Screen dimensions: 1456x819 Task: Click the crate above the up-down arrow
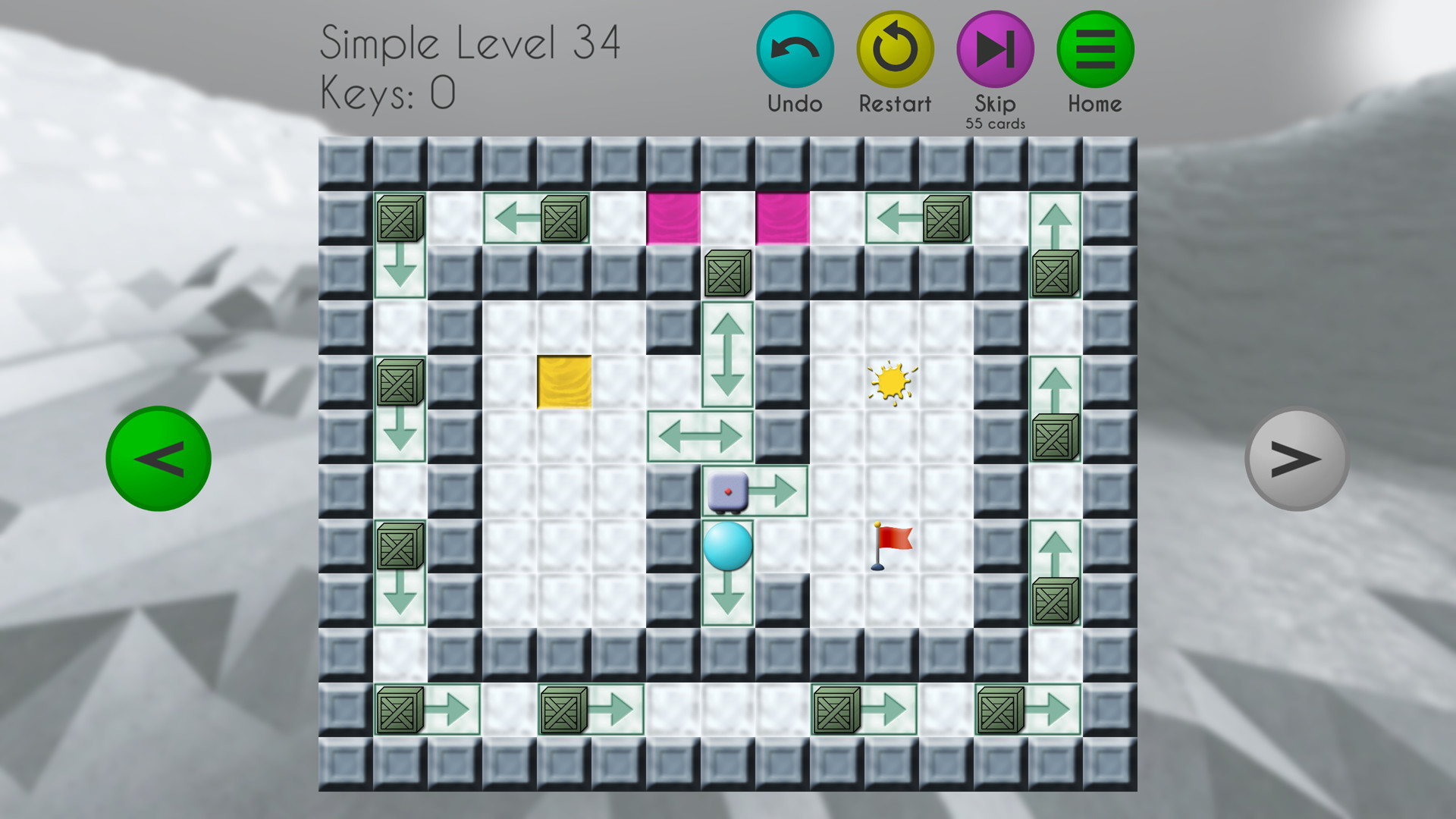726,273
